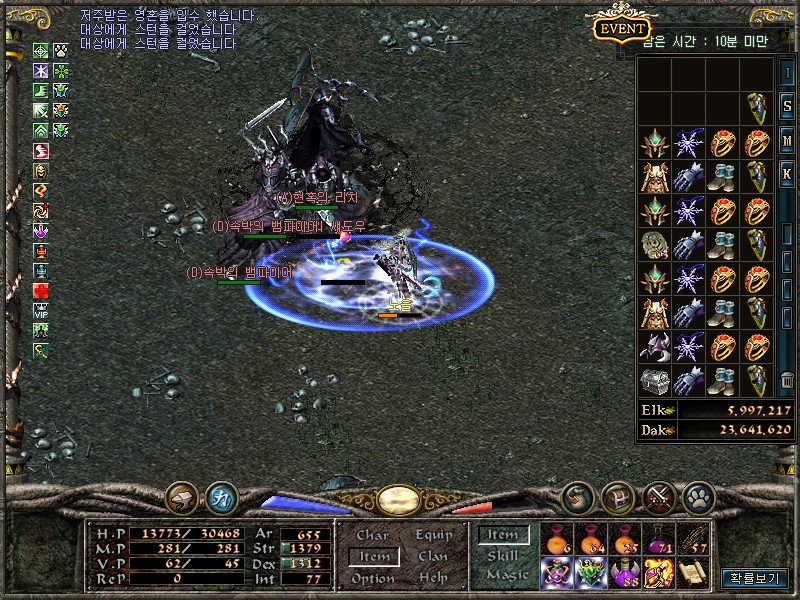Select the silver treasure chest in inventory
The height and width of the screenshot is (600, 800).
click(x=655, y=380)
